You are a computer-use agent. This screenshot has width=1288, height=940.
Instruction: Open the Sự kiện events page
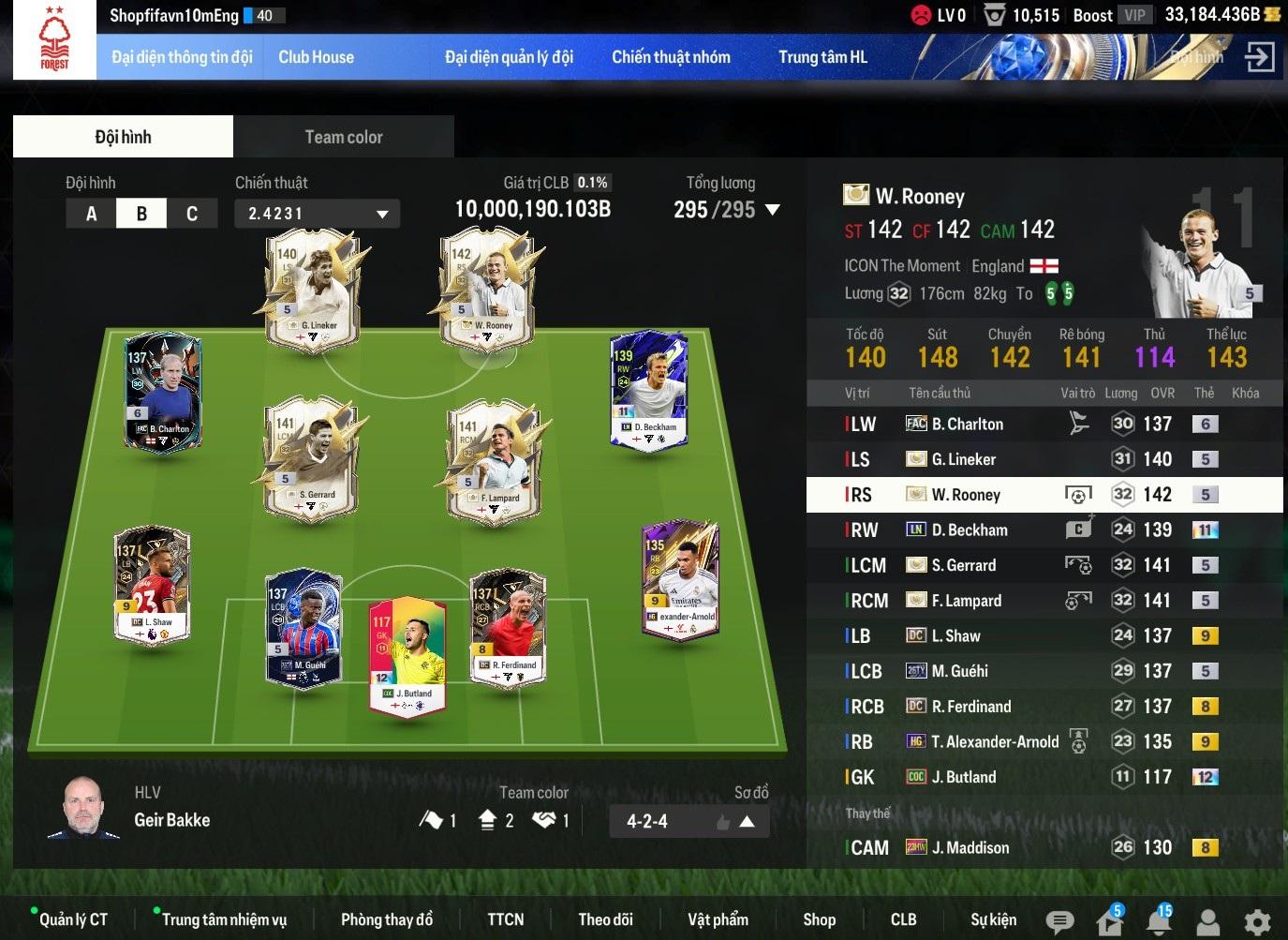(x=993, y=919)
